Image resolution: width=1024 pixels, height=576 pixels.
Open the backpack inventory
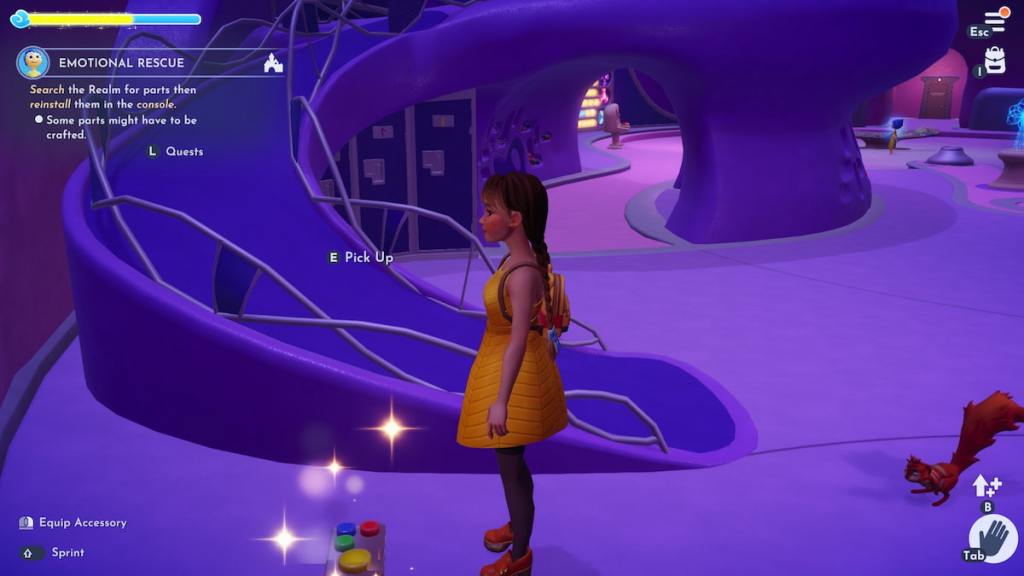click(x=995, y=59)
